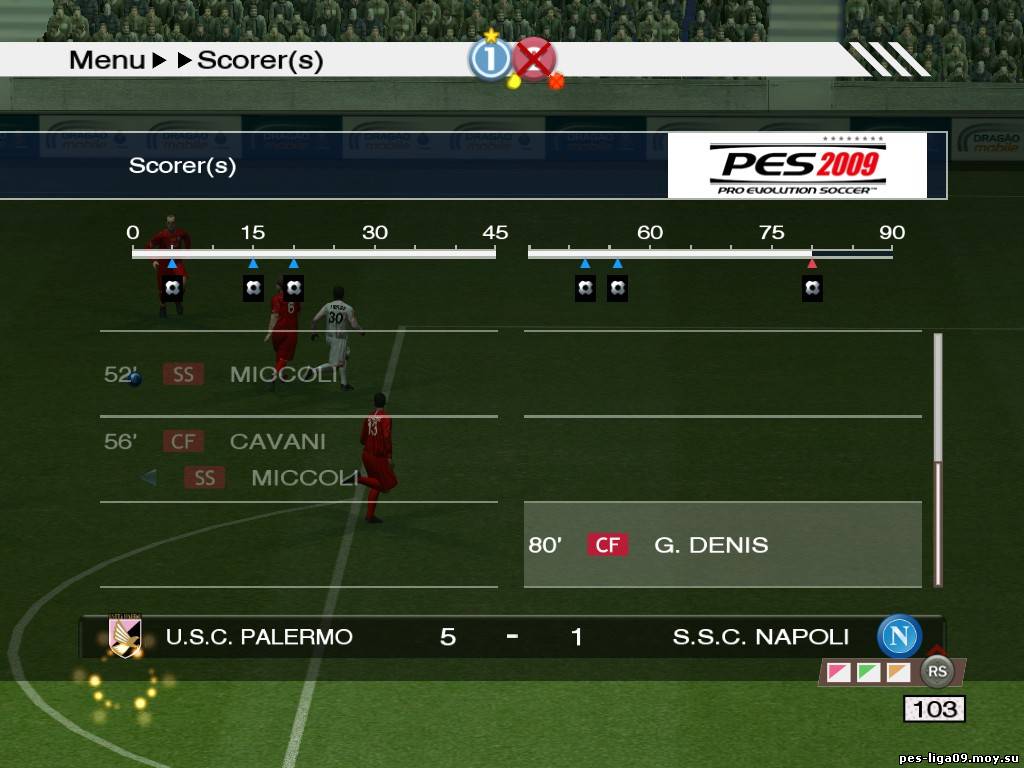Click the blue number 1 badge
Viewport: 1024px width, 768px height.
[490, 60]
